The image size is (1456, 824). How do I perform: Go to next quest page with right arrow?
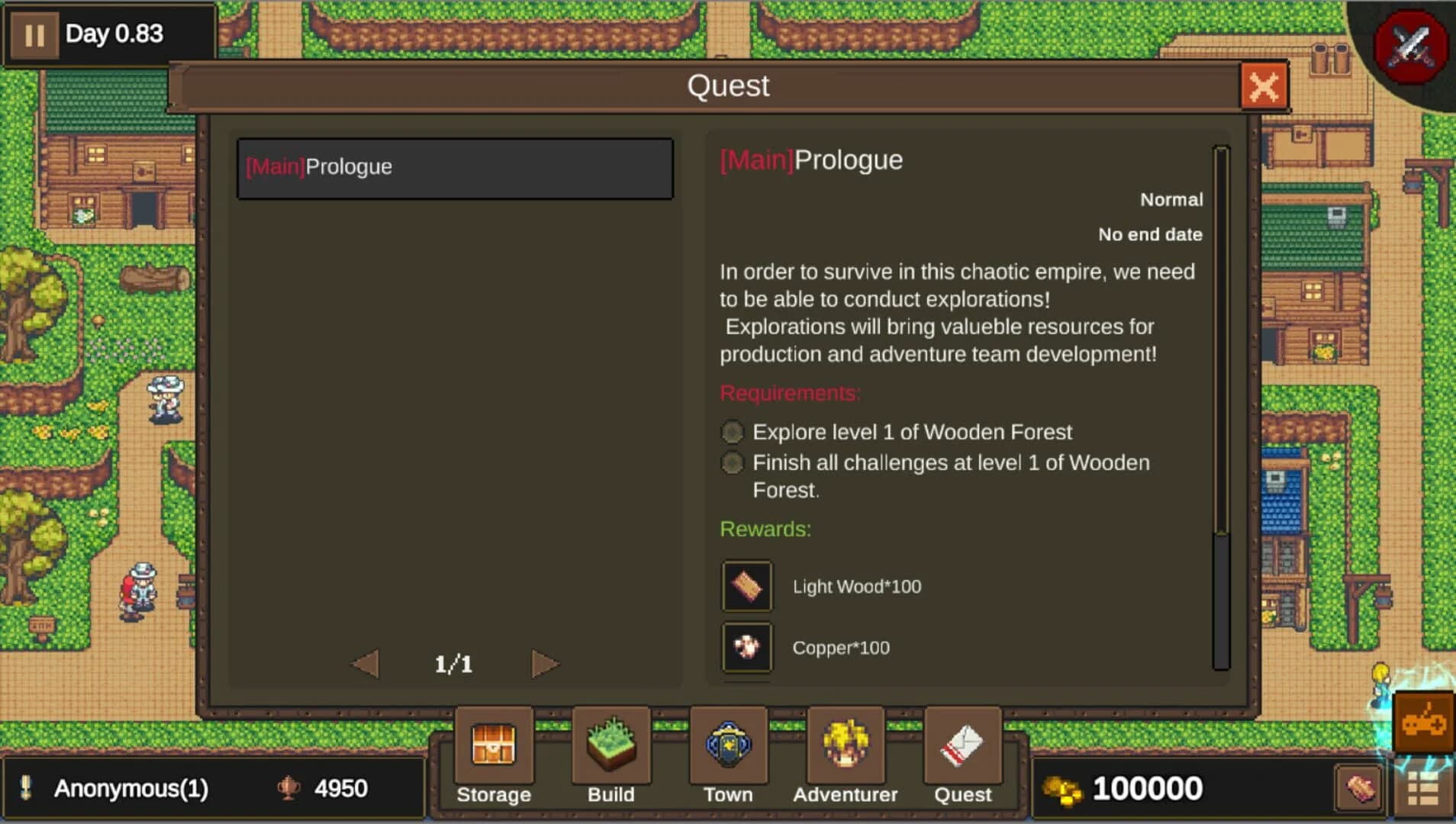coord(544,663)
